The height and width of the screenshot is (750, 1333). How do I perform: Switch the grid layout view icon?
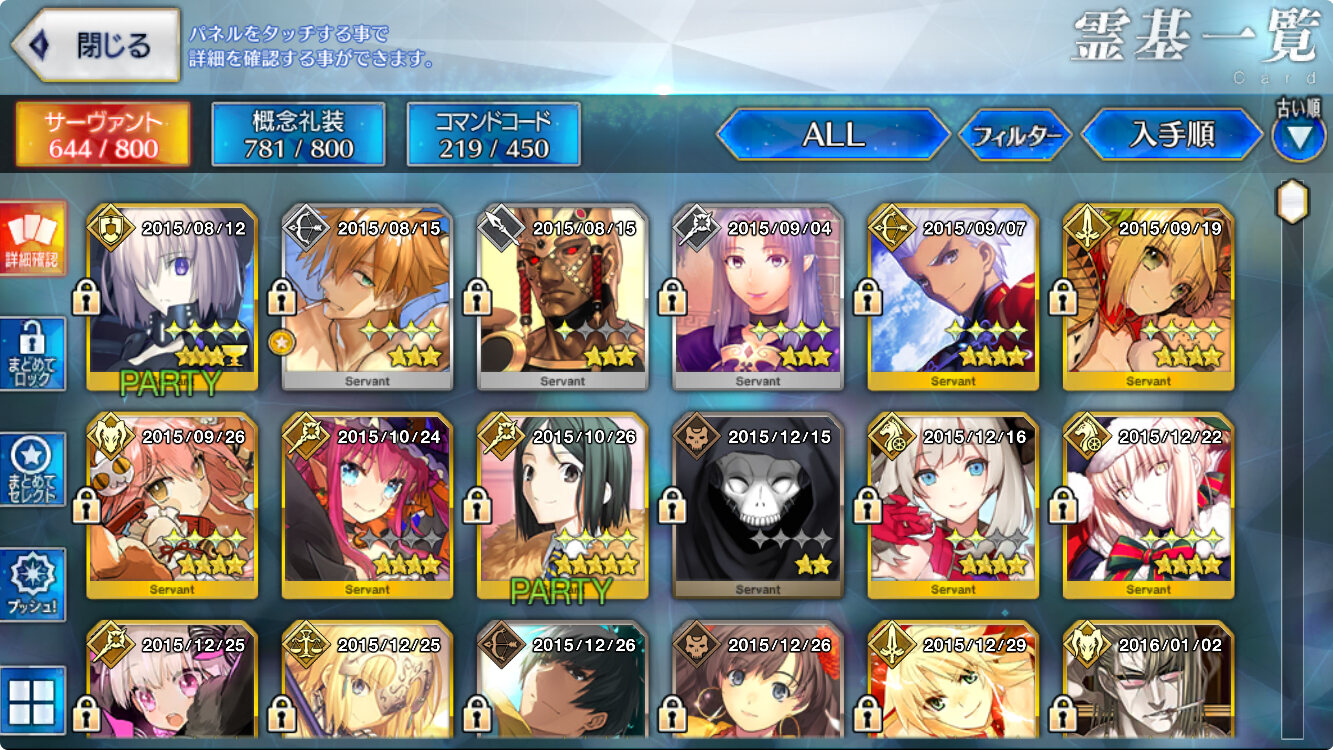click(x=33, y=700)
